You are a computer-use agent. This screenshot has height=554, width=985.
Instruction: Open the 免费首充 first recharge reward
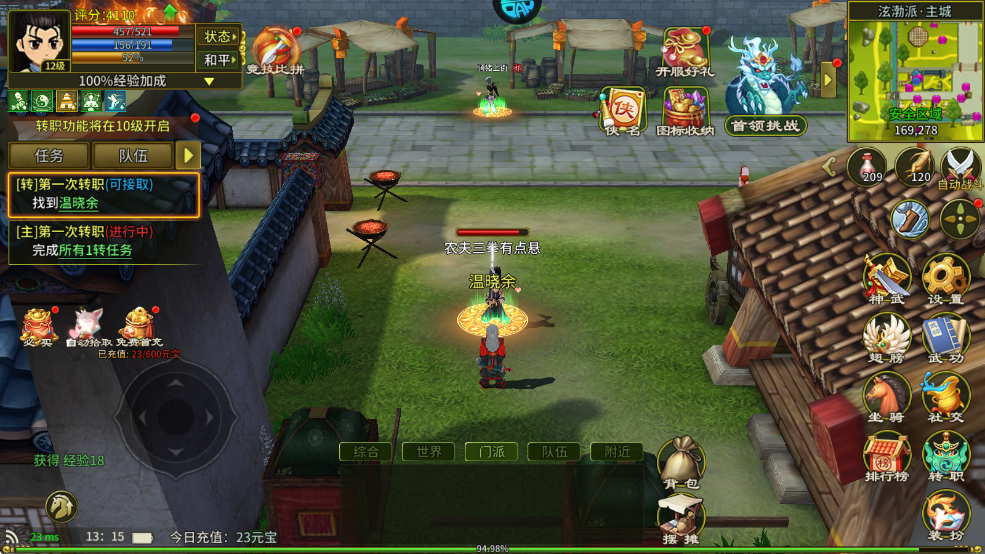click(139, 328)
